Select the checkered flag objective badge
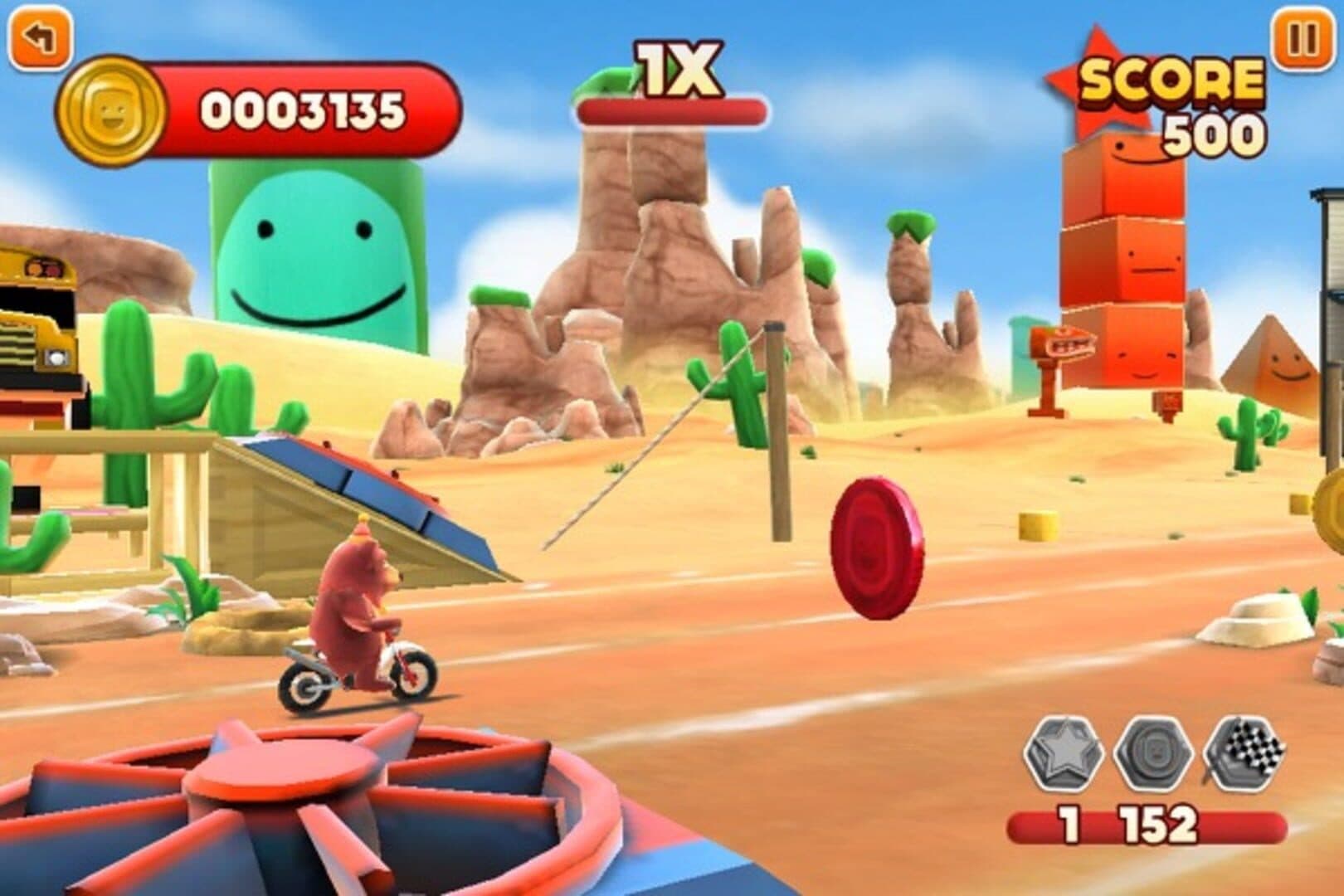The height and width of the screenshot is (896, 1344). pos(1244,755)
